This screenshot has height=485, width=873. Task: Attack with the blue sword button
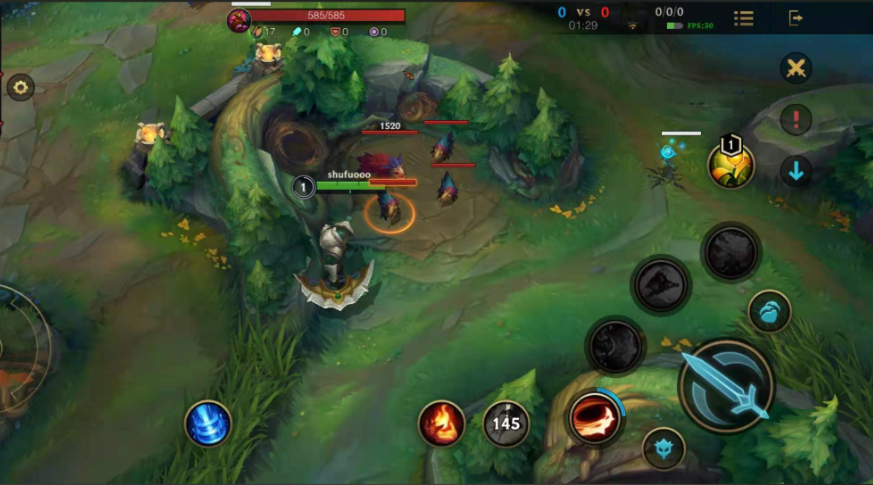(x=727, y=385)
